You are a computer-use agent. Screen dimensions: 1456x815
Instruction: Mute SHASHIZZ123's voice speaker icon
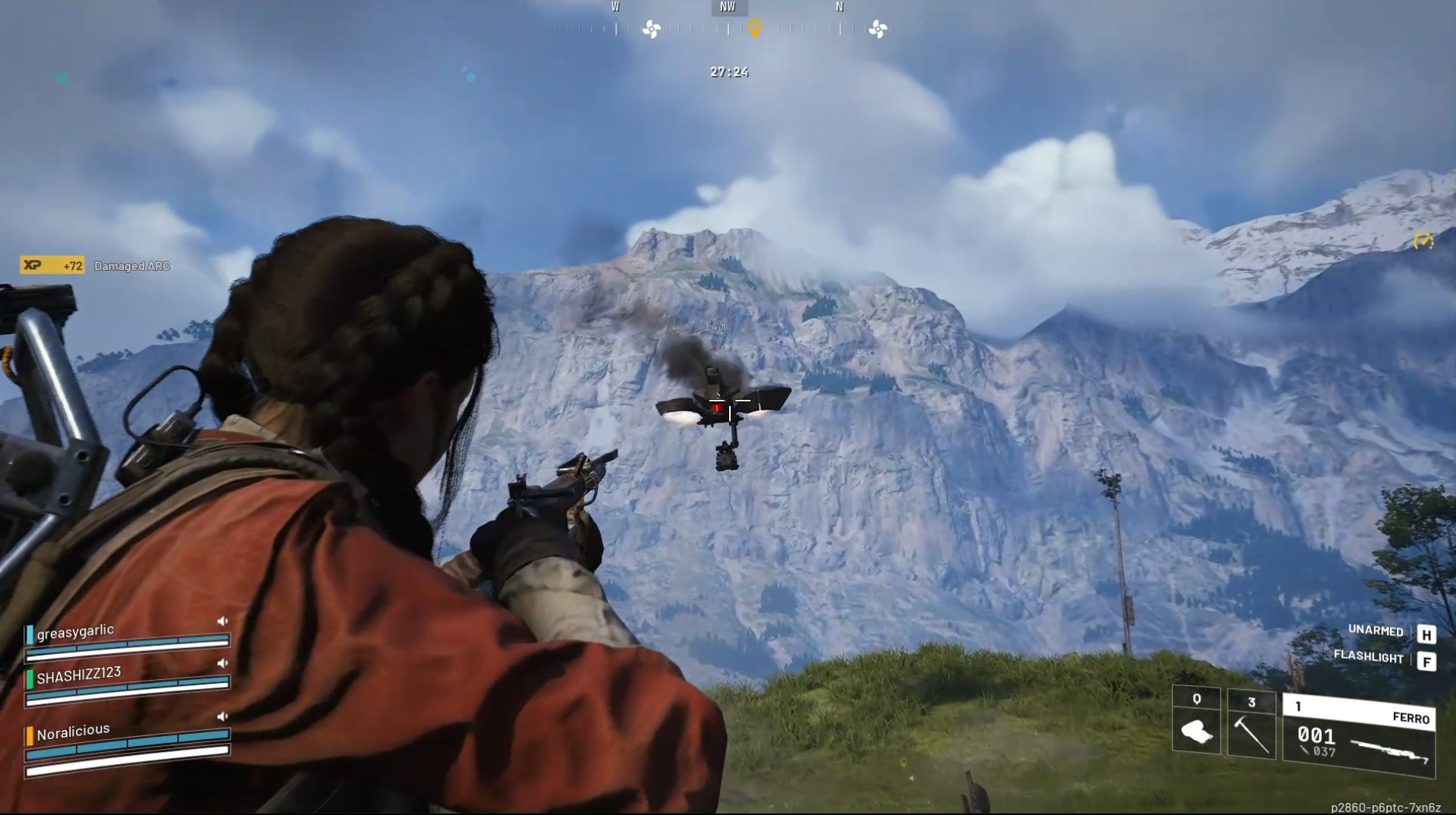click(x=222, y=663)
